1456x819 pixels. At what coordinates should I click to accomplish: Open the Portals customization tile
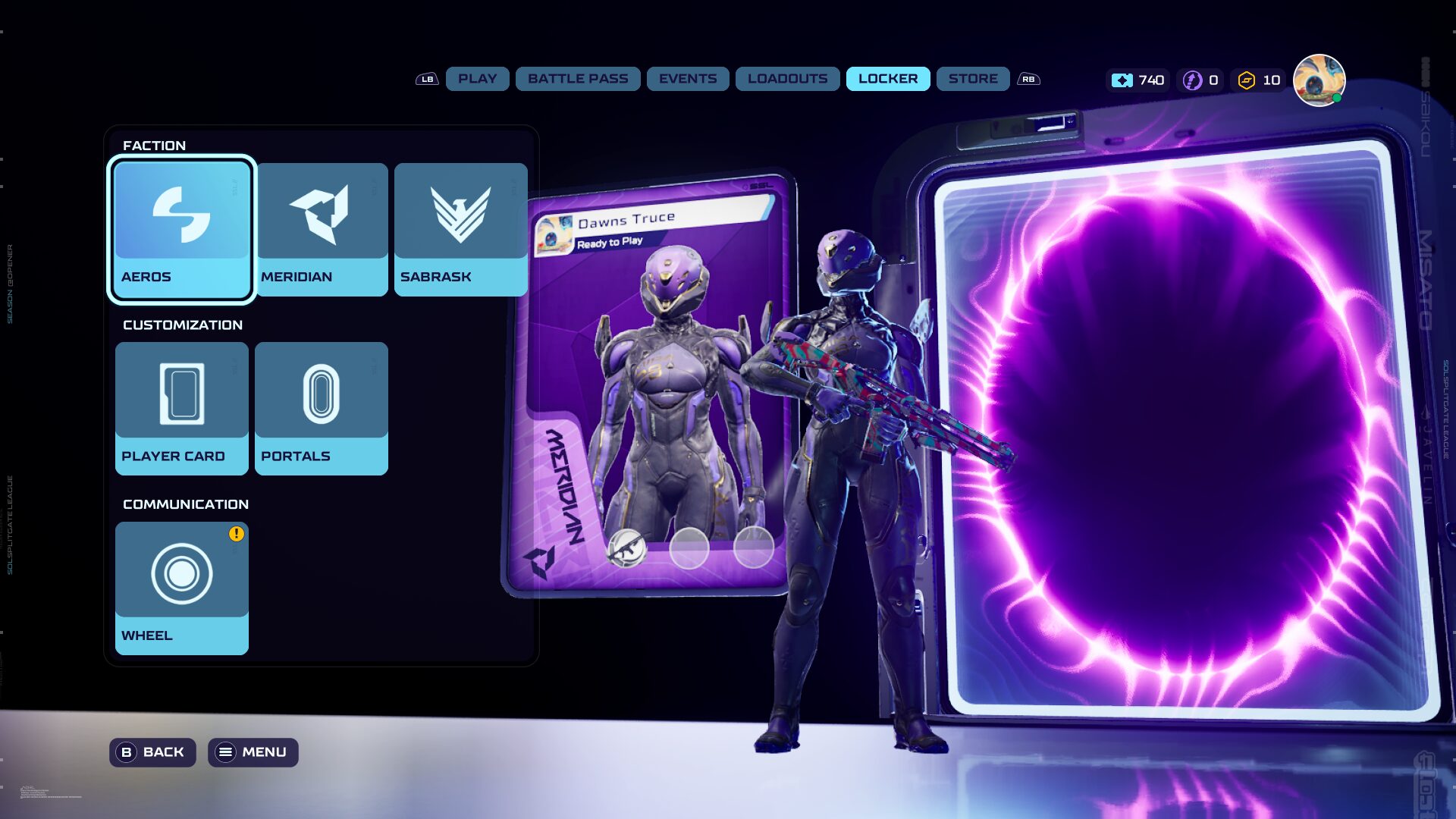pyautogui.click(x=322, y=408)
